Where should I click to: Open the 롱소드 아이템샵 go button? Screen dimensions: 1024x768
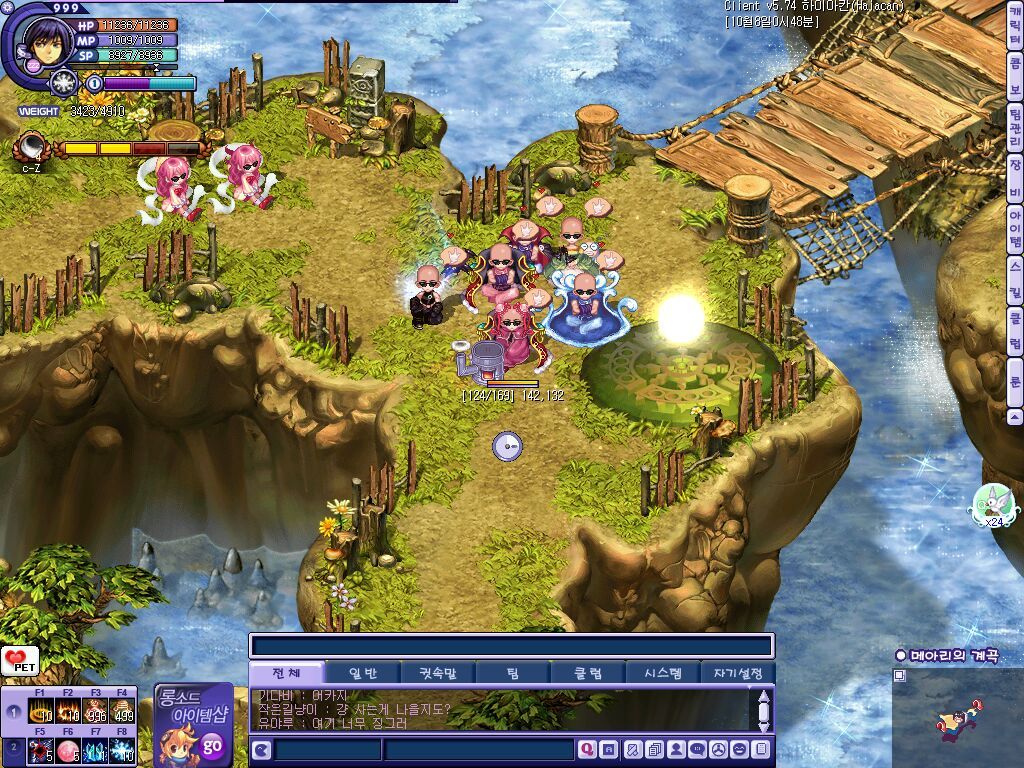[x=212, y=745]
